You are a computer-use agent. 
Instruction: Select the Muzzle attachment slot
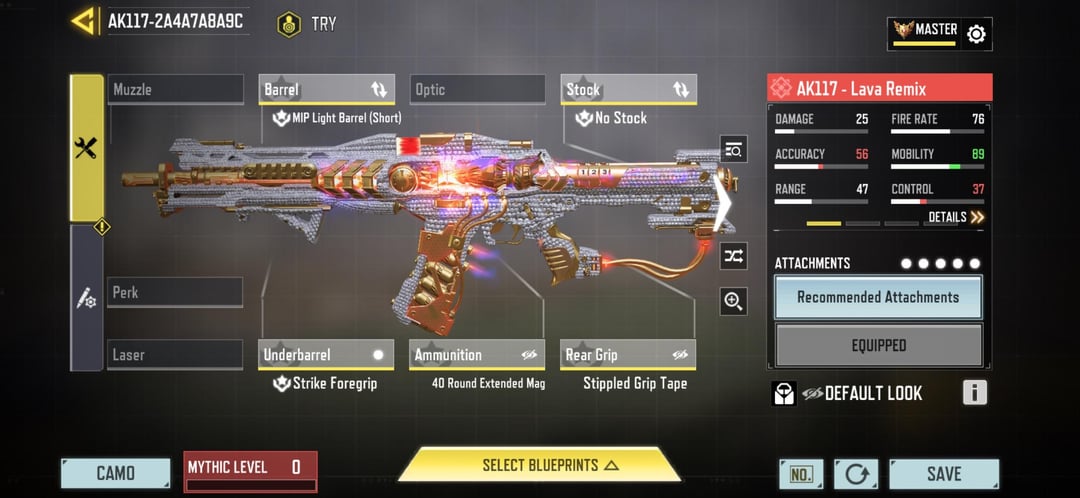[175, 89]
